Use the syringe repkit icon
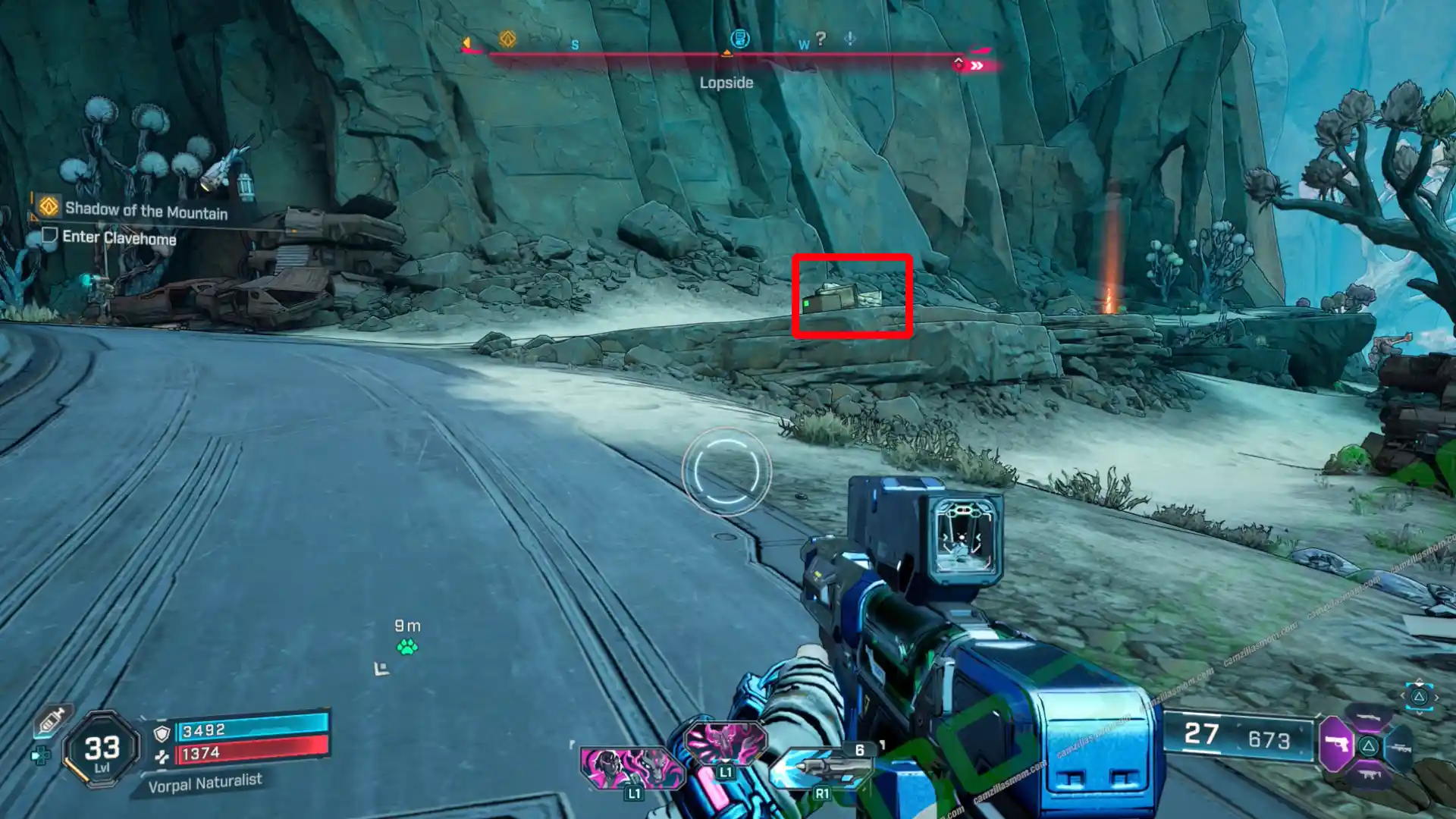1456x819 pixels. click(52, 719)
